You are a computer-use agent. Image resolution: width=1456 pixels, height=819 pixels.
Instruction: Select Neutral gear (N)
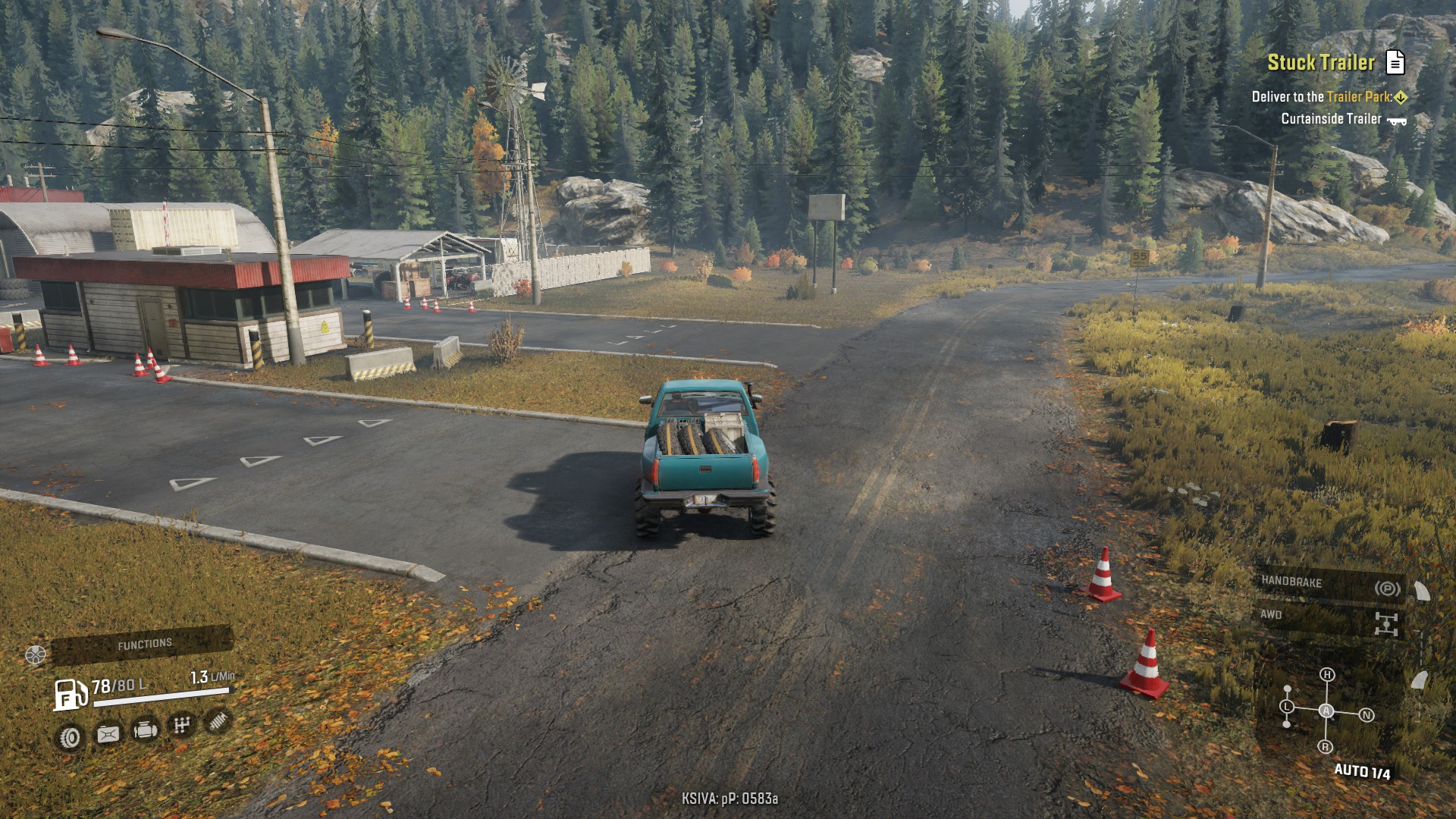(x=1367, y=715)
